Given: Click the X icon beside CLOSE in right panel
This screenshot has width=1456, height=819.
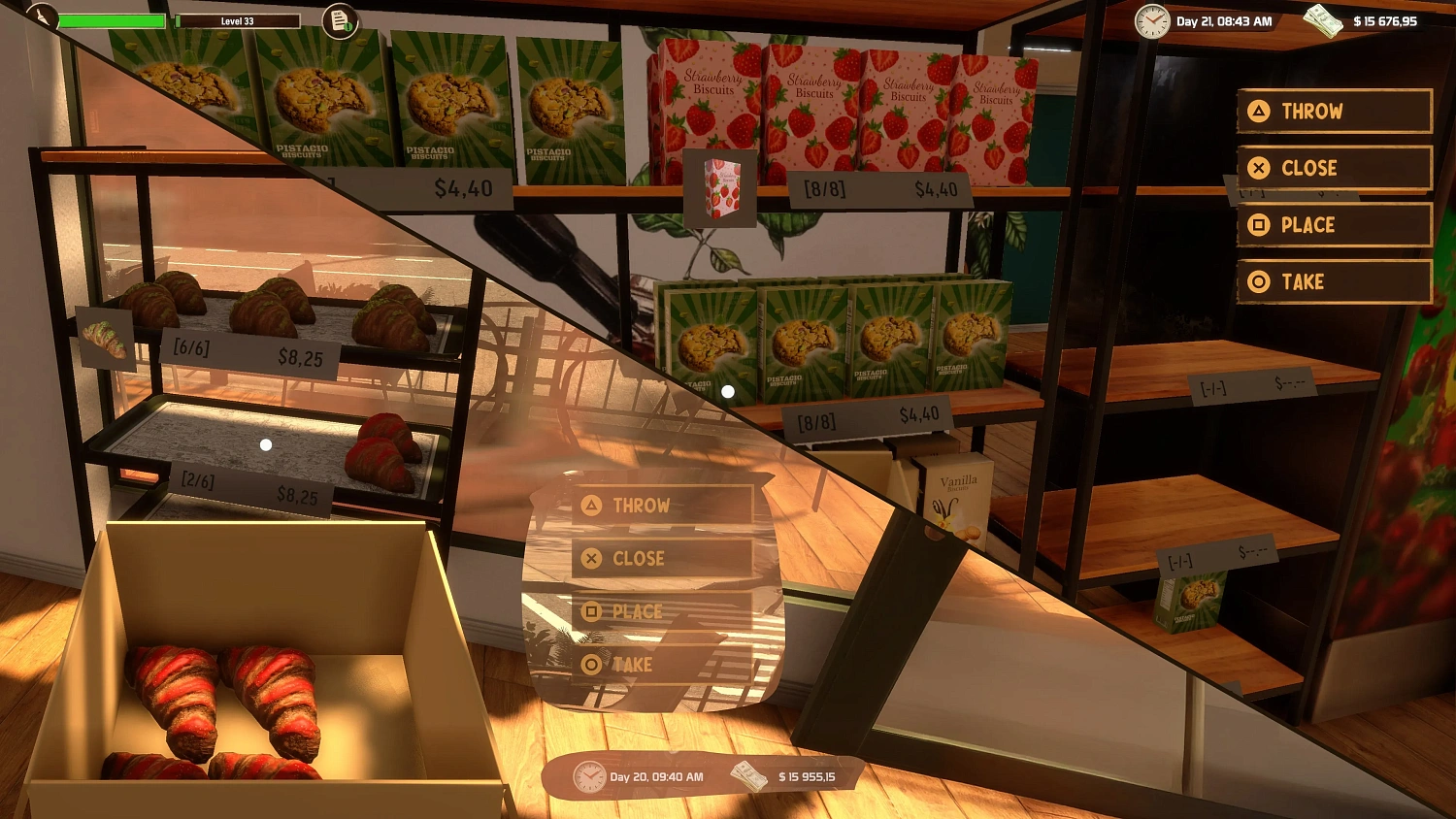Looking at the screenshot, I should click(1260, 167).
